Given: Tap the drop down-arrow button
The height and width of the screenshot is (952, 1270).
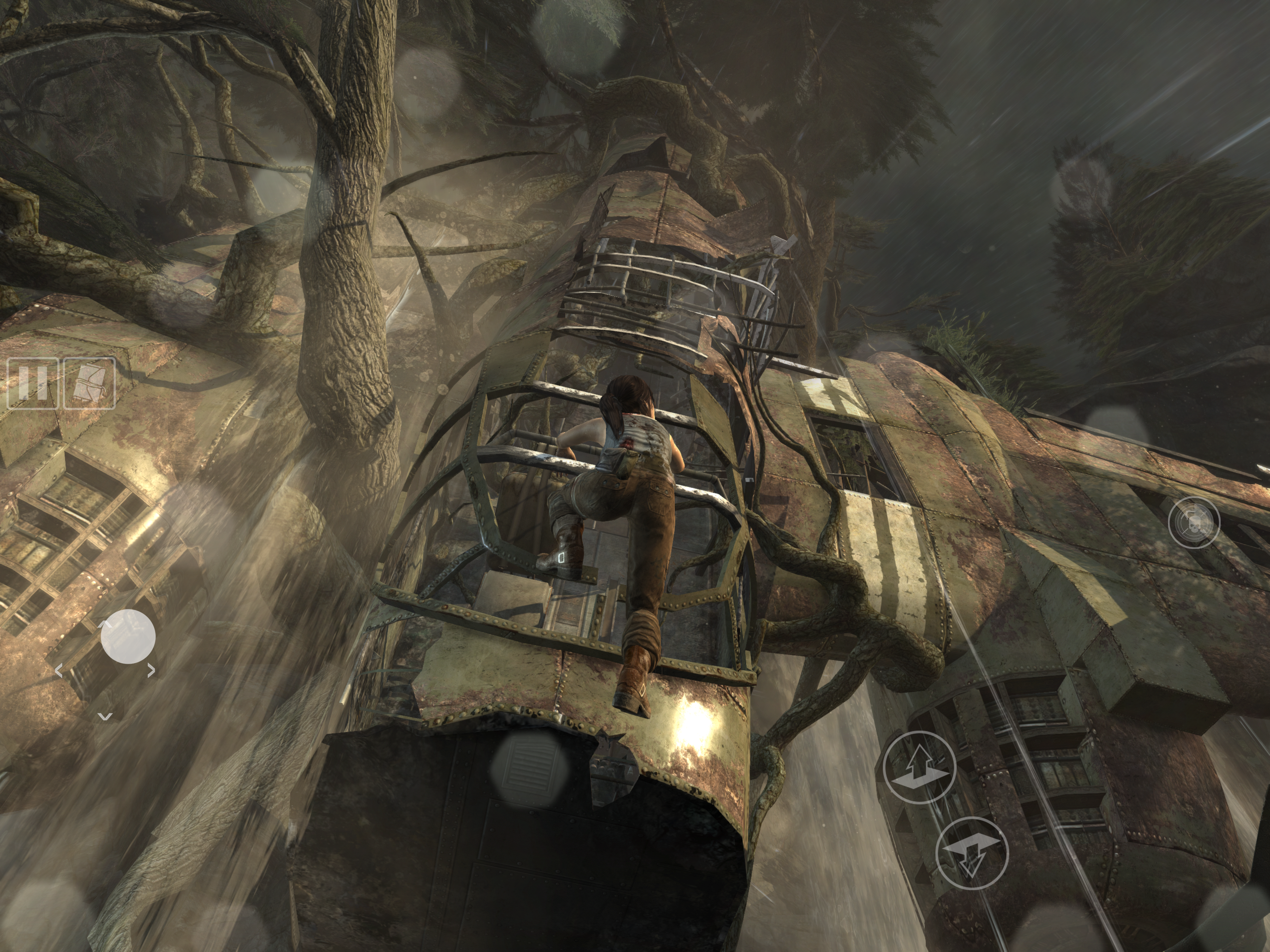Looking at the screenshot, I should coord(972,853).
